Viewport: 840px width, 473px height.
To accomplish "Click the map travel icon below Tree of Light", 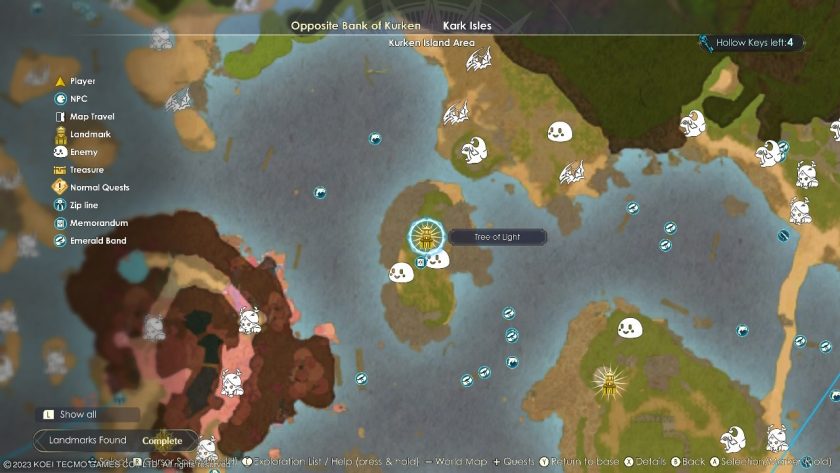I will coord(421,263).
